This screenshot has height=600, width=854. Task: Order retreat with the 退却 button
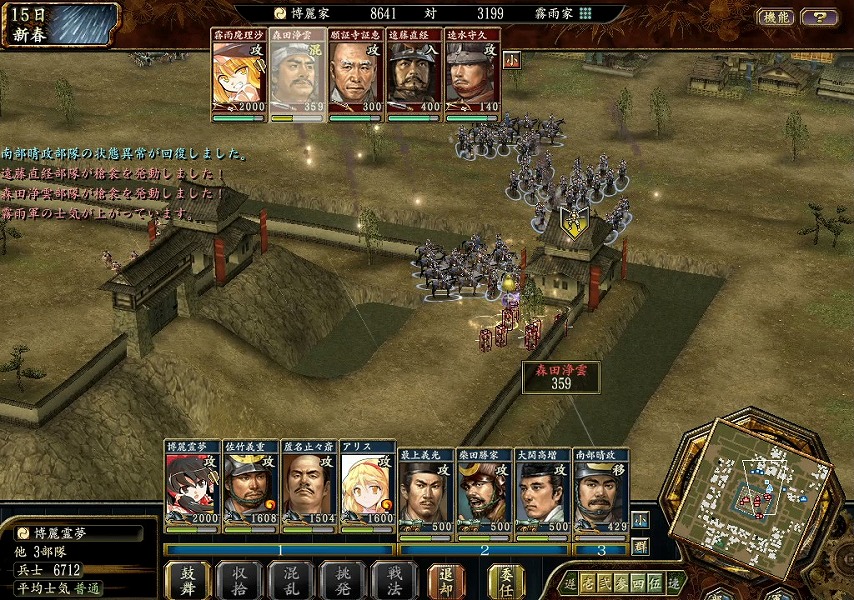(x=446, y=580)
